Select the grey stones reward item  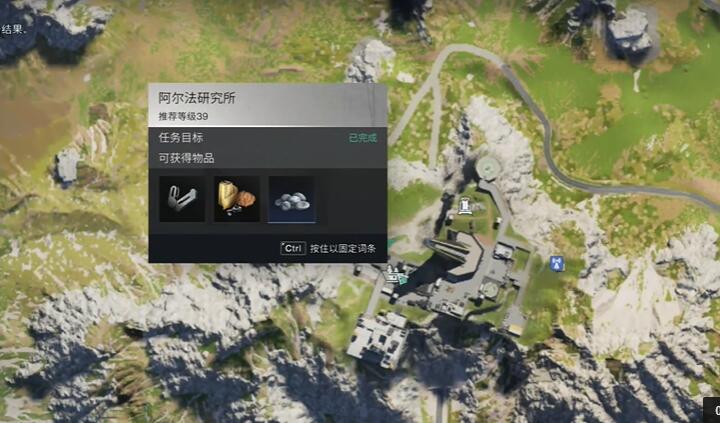tap(291, 199)
